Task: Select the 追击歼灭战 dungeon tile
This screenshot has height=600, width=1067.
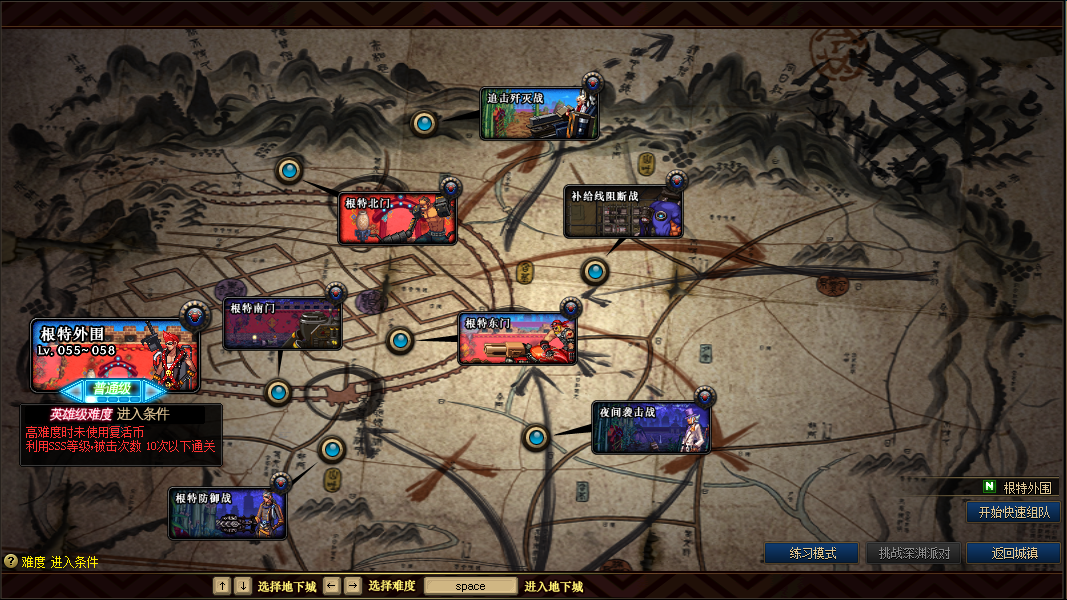Action: pos(540,114)
